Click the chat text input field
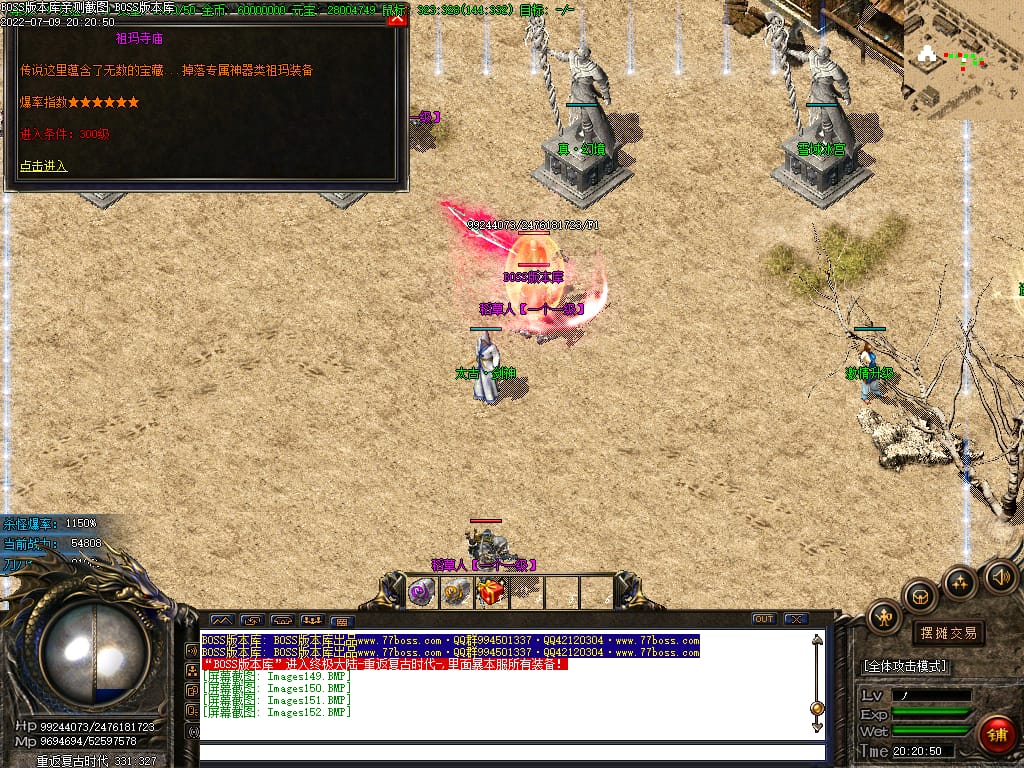 [510, 752]
